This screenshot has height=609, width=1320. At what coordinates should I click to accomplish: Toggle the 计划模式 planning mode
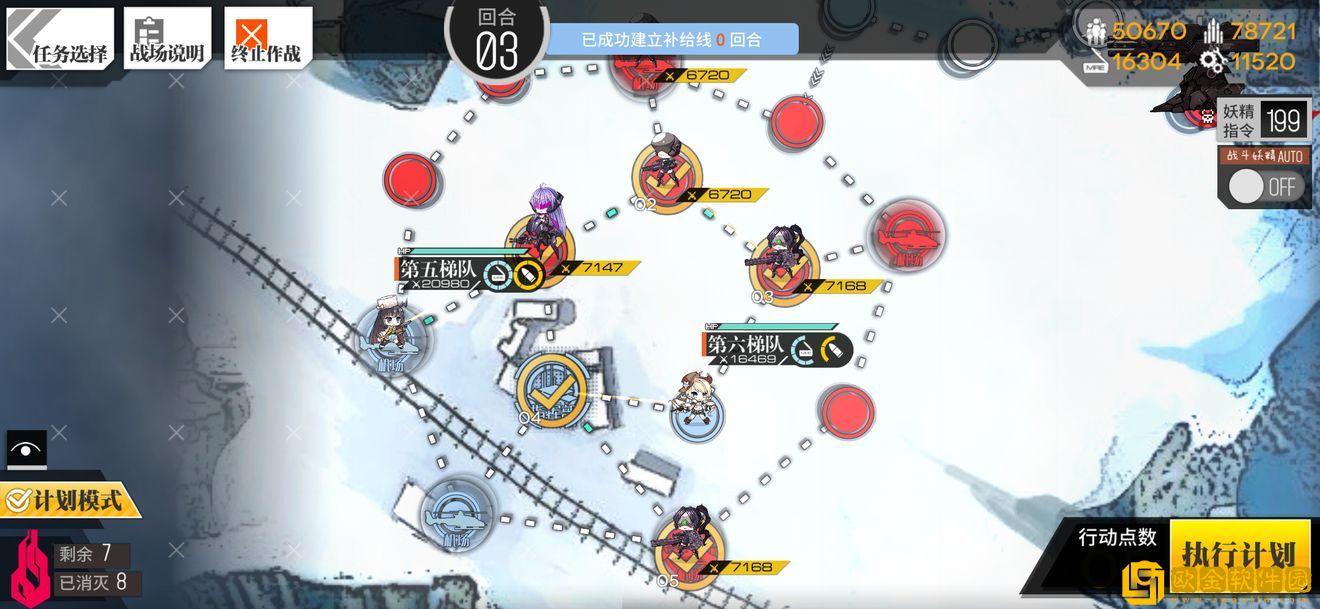[x=70, y=499]
